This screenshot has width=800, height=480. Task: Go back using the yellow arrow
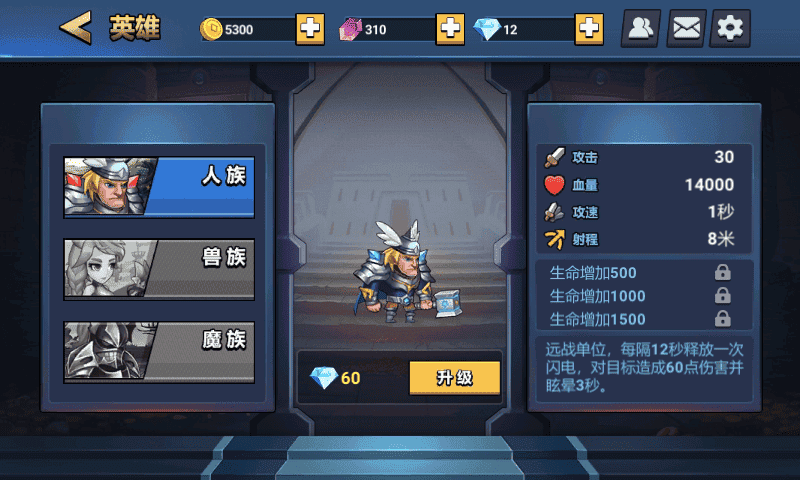[75, 28]
